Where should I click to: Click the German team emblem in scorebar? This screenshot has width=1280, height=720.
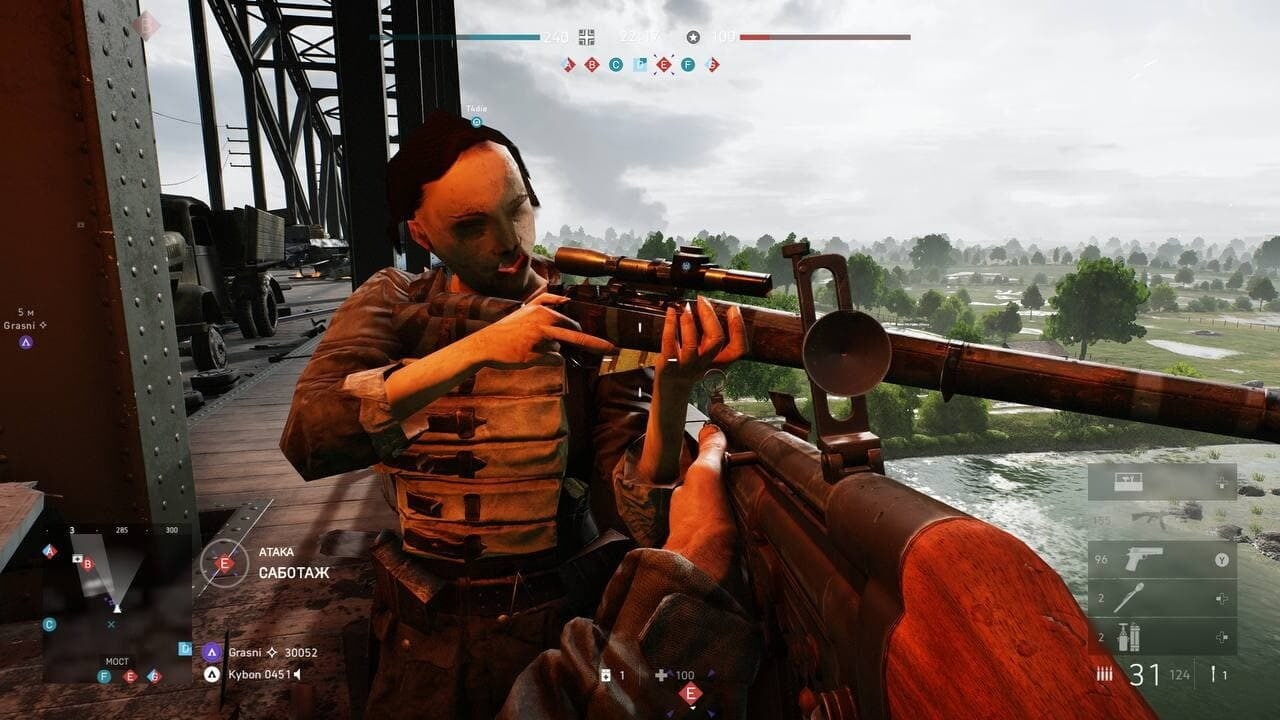pyautogui.click(x=587, y=37)
